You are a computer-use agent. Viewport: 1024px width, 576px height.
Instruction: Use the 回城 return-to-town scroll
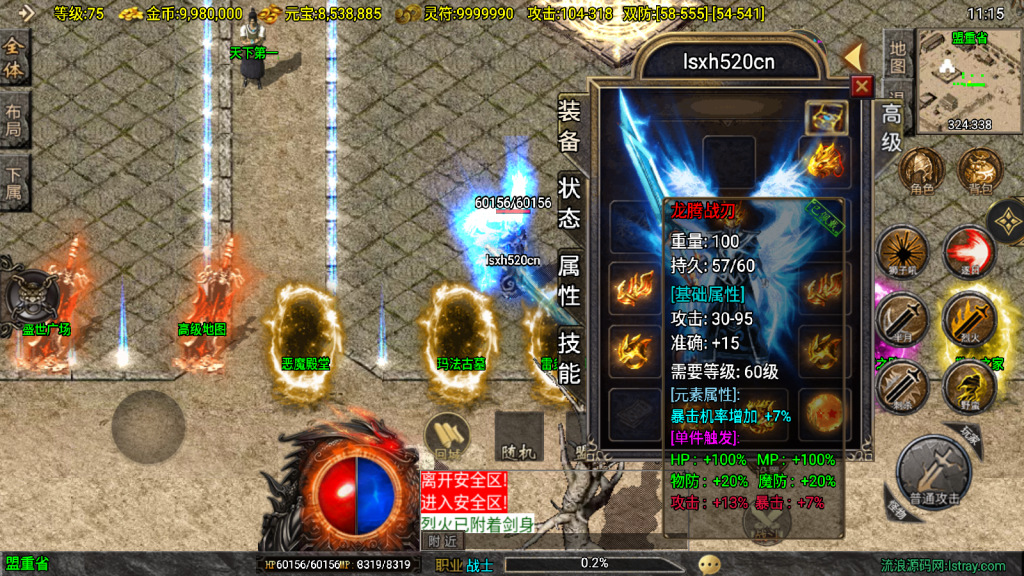tap(447, 436)
